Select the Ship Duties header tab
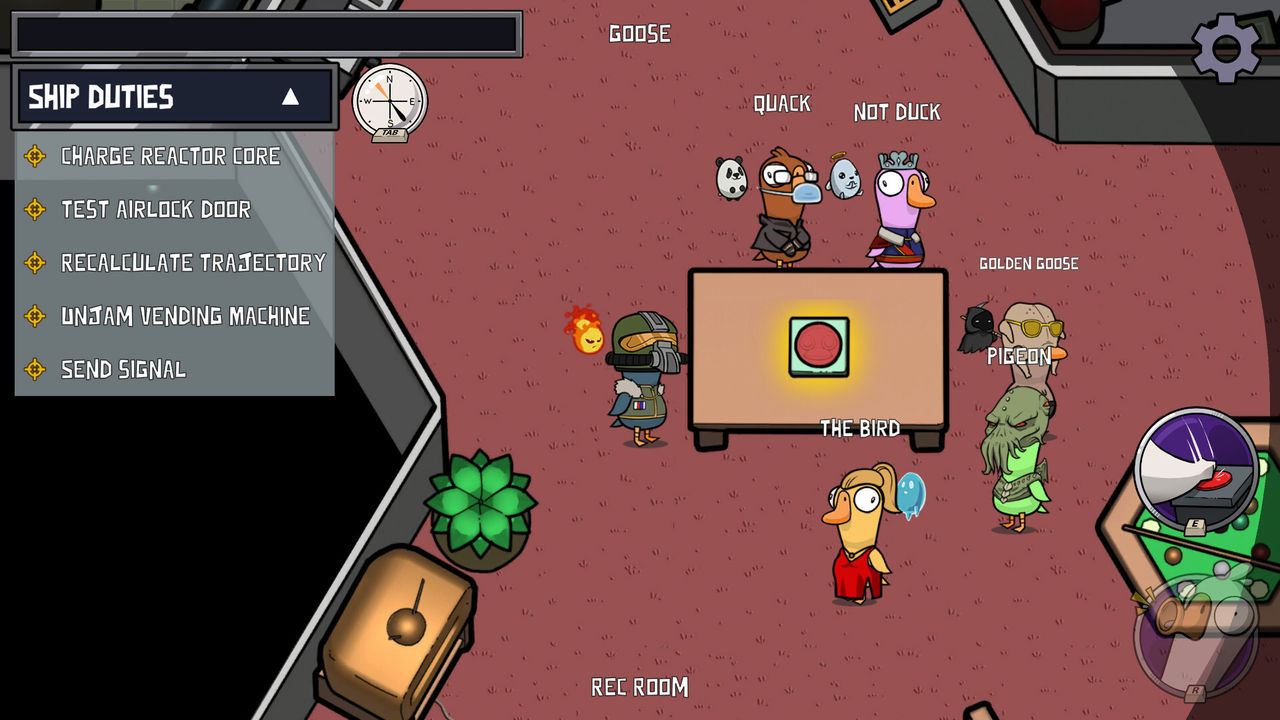The width and height of the screenshot is (1280, 720). (x=100, y=97)
